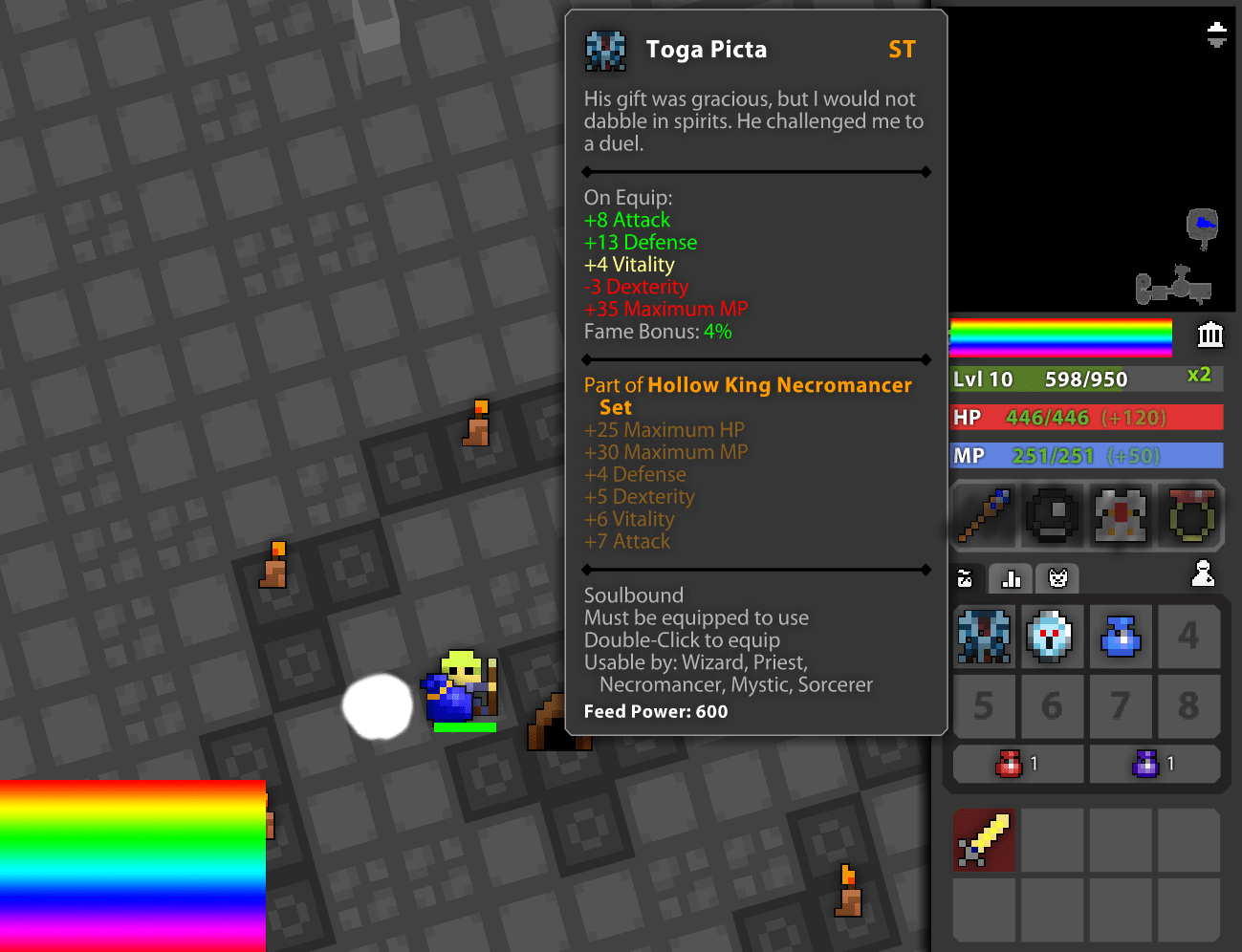Screen dimensions: 1242x952
Task: Click the frozen mask item in inventory
Action: [1052, 637]
